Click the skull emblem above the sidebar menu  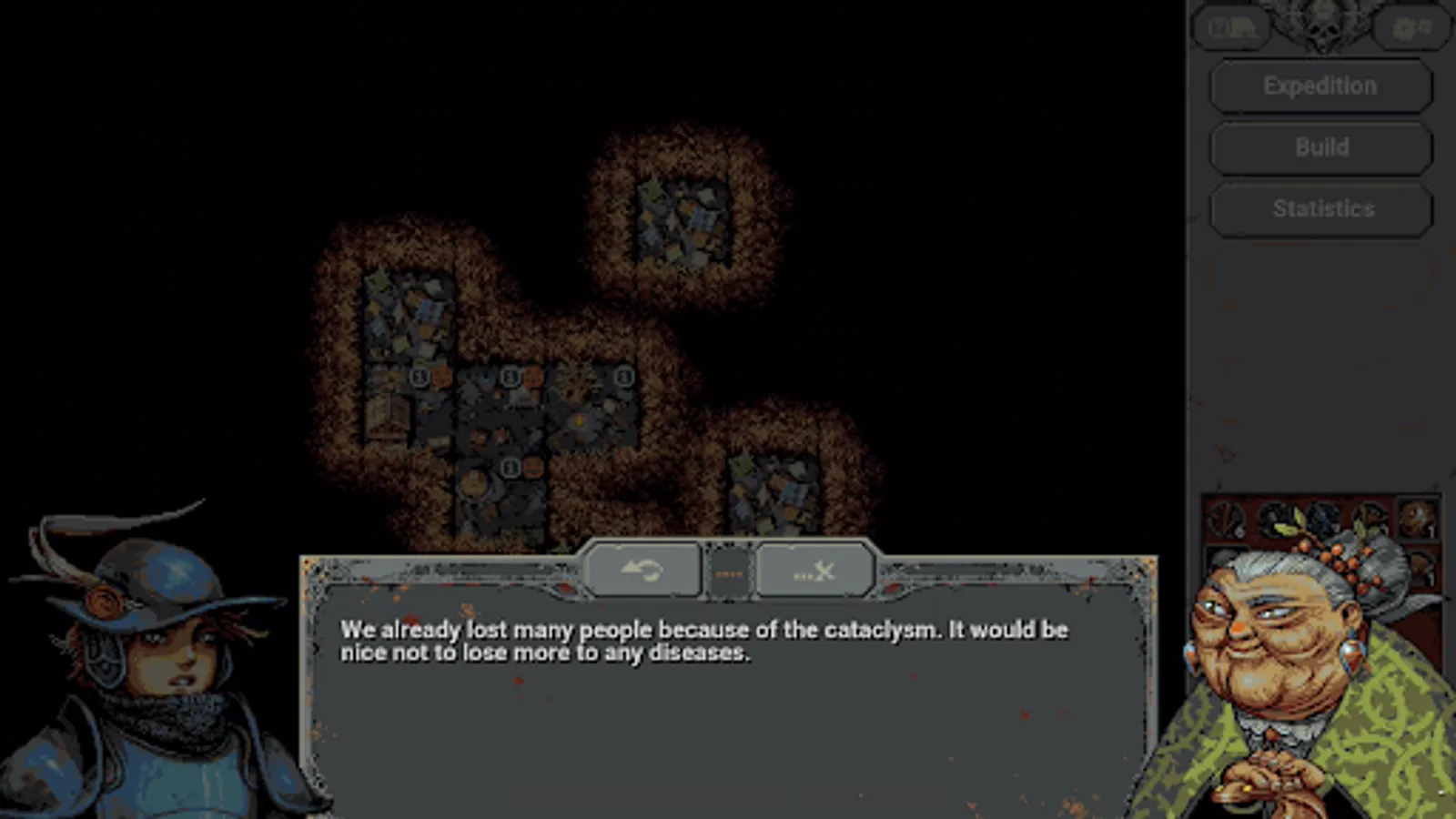[x=1319, y=23]
